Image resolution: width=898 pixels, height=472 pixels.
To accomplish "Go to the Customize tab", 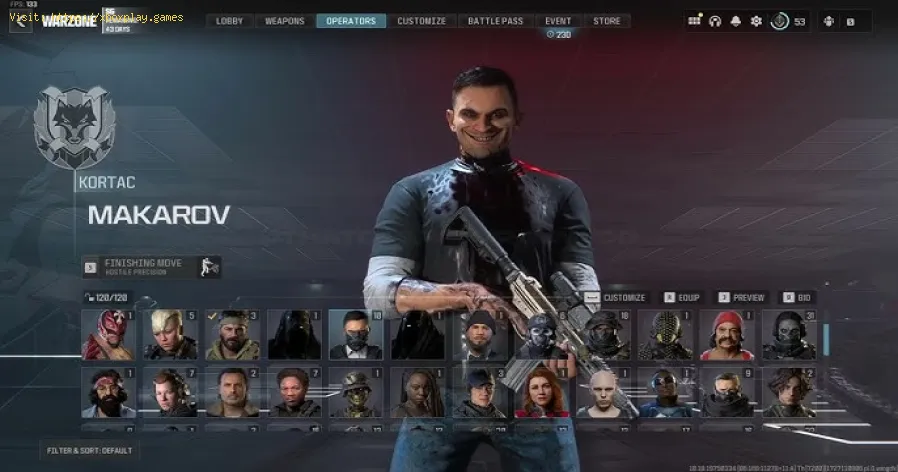I will [421, 21].
